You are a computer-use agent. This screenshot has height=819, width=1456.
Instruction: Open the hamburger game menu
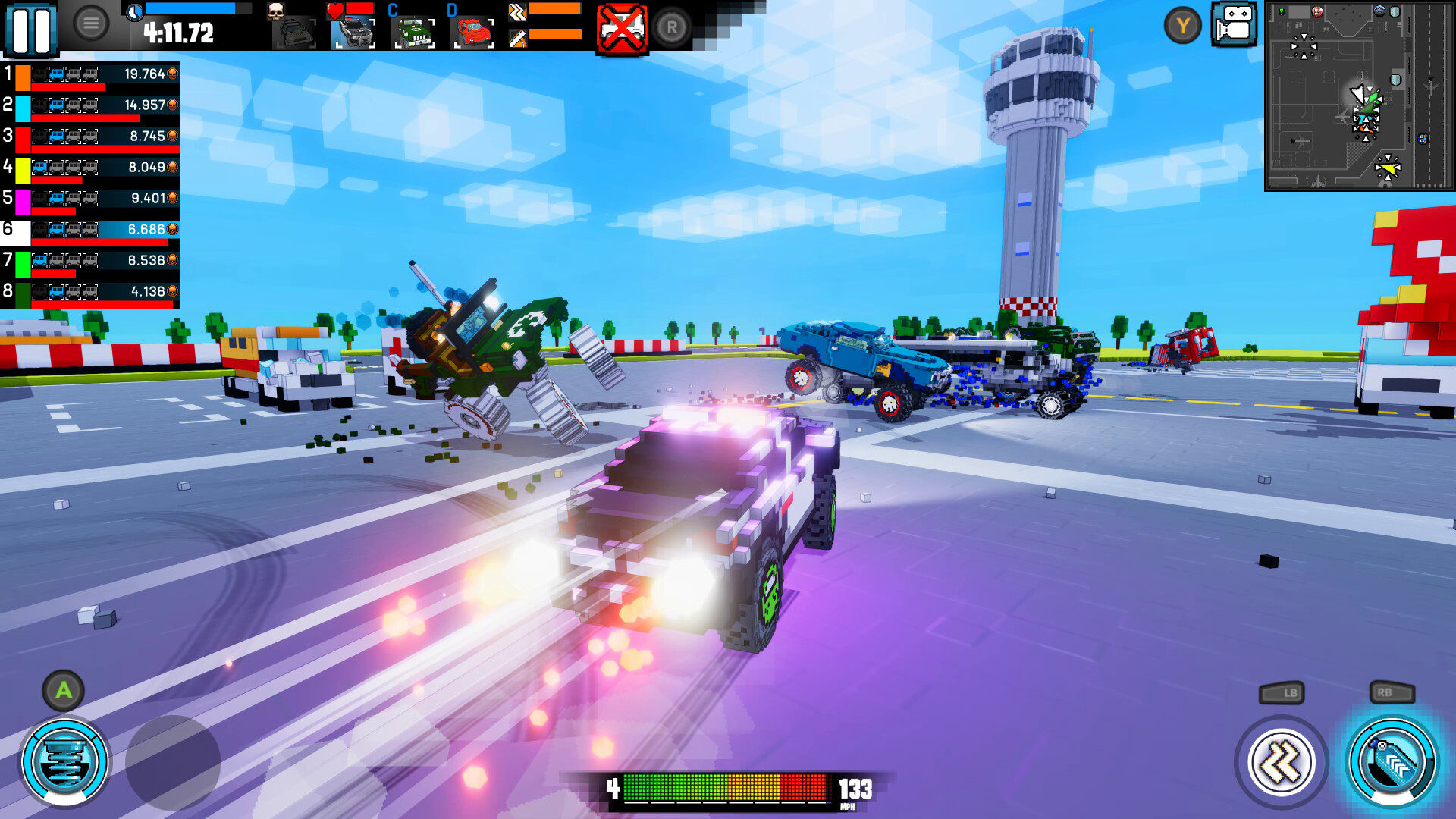coord(91,22)
